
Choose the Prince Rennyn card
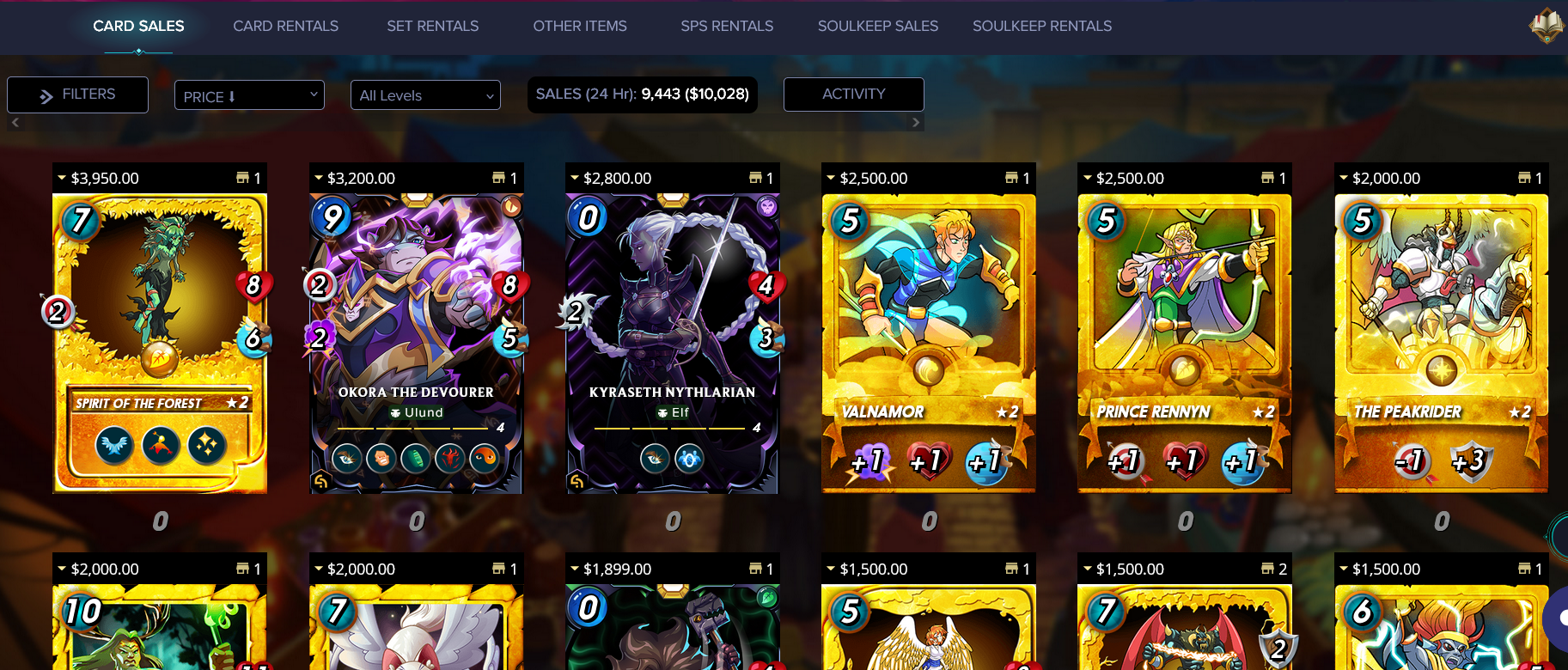click(x=1184, y=344)
